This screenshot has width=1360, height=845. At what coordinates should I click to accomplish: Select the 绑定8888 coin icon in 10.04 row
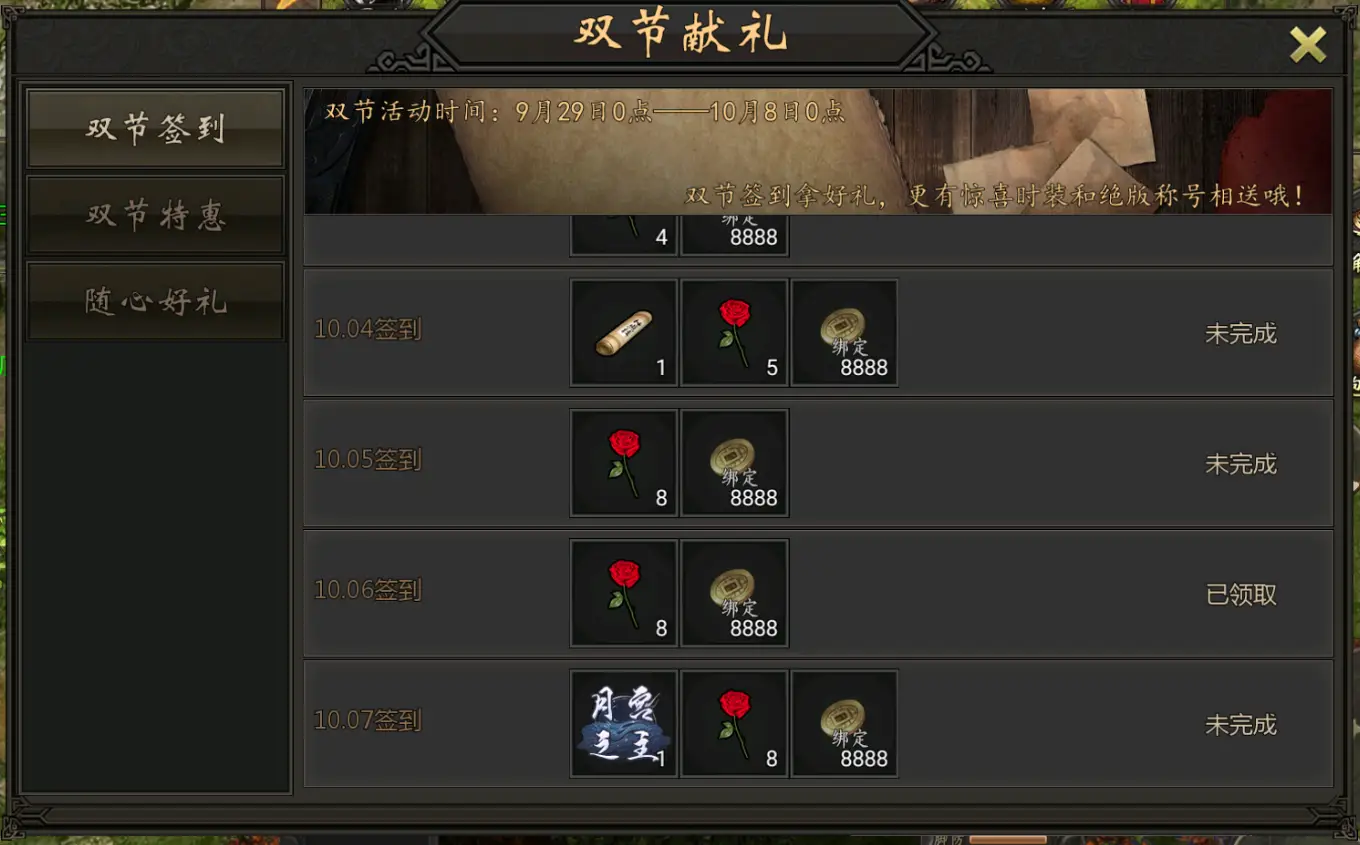(844, 332)
